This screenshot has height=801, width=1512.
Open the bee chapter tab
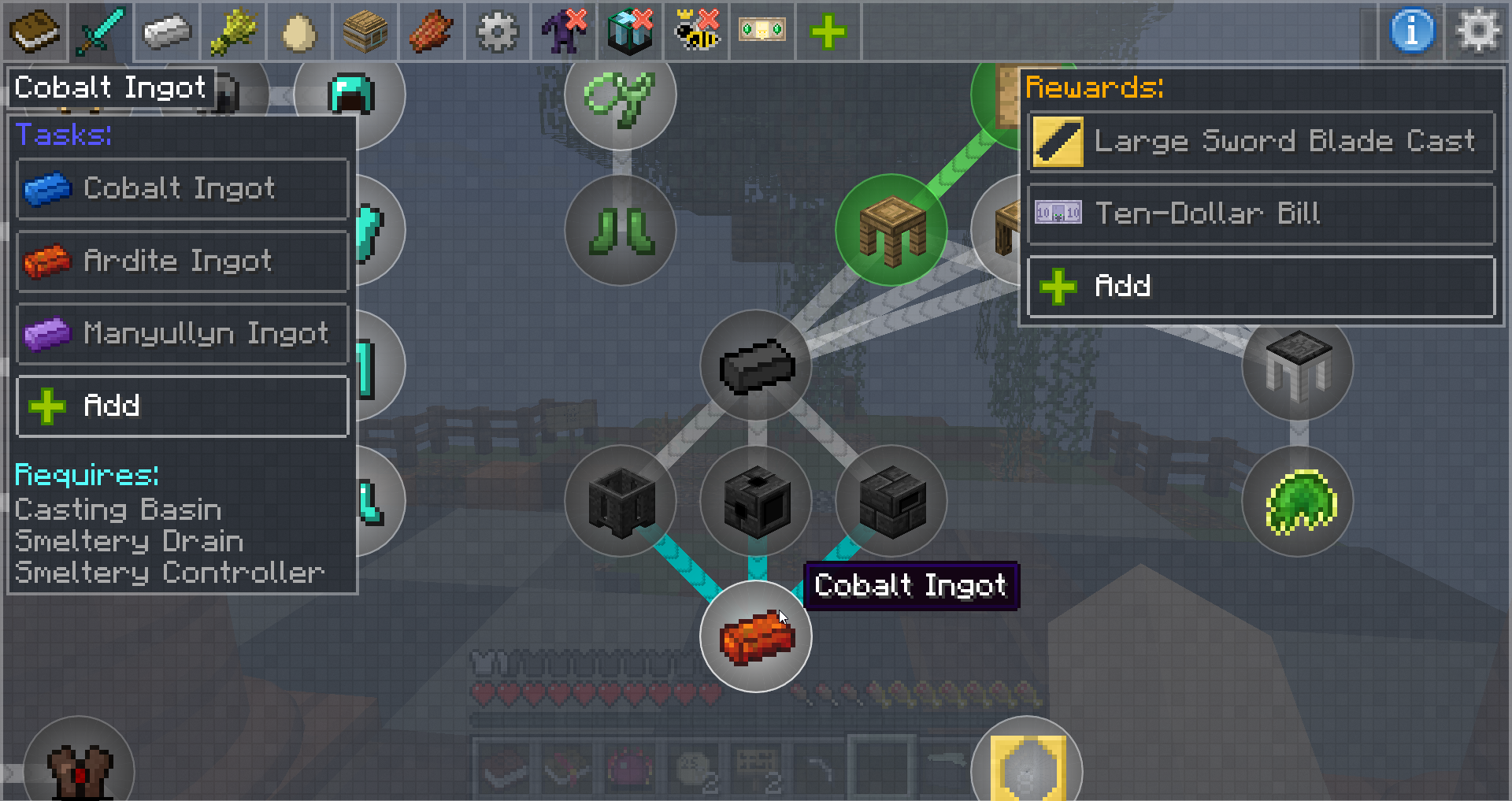click(x=696, y=32)
